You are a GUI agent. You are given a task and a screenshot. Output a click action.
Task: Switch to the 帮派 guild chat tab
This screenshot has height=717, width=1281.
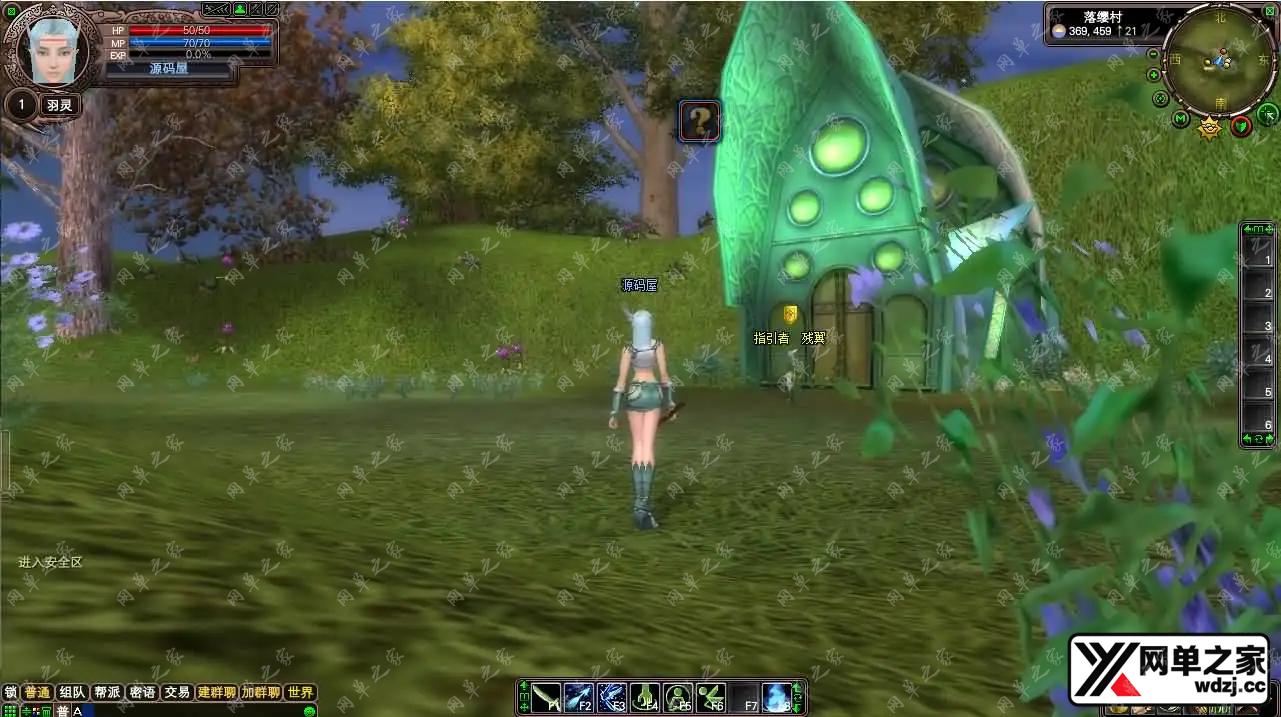106,692
